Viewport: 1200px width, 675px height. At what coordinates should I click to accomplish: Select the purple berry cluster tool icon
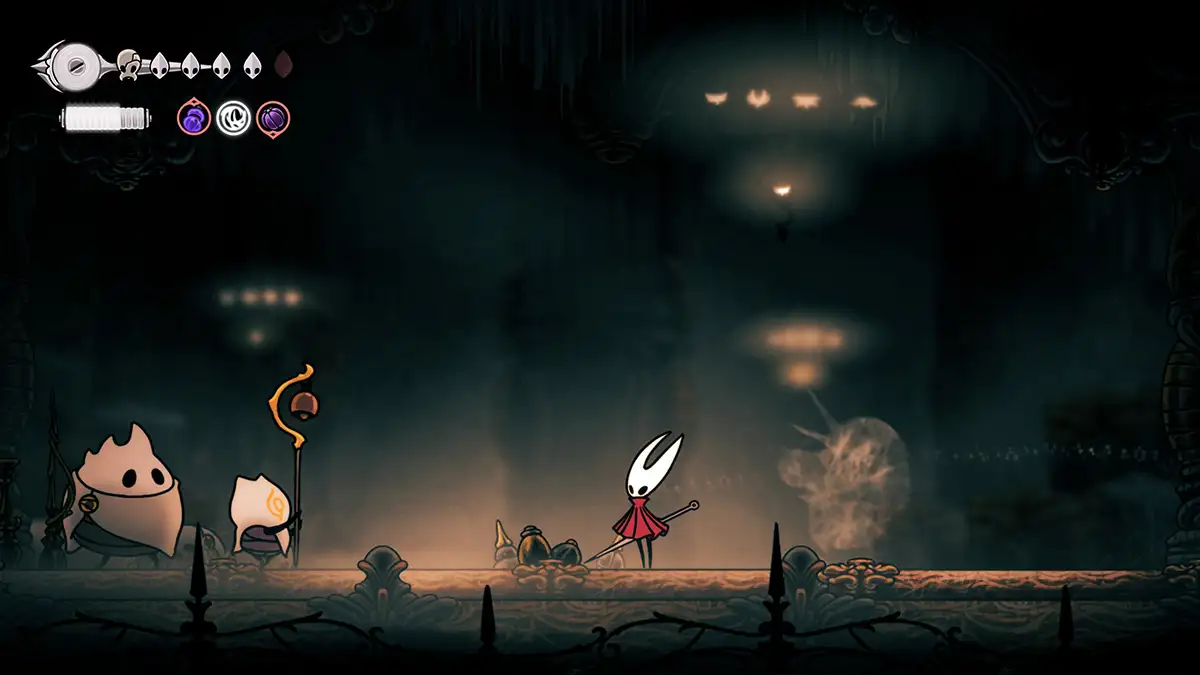point(194,118)
